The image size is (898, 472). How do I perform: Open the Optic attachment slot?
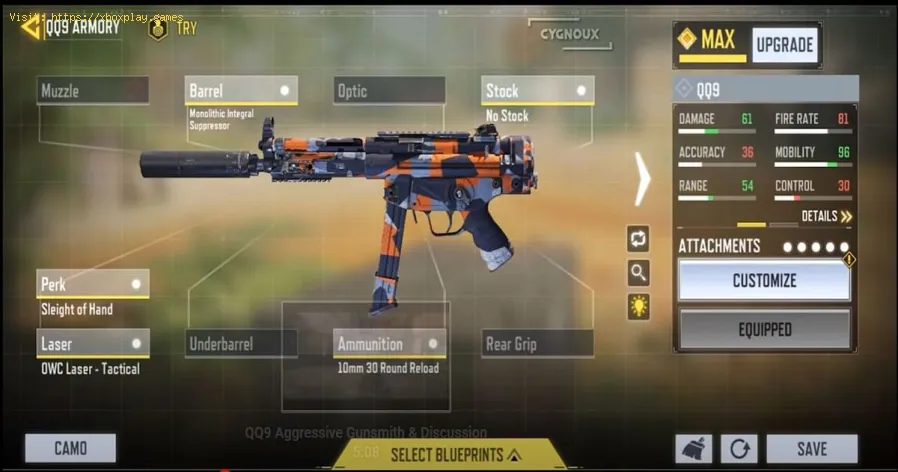[x=389, y=91]
